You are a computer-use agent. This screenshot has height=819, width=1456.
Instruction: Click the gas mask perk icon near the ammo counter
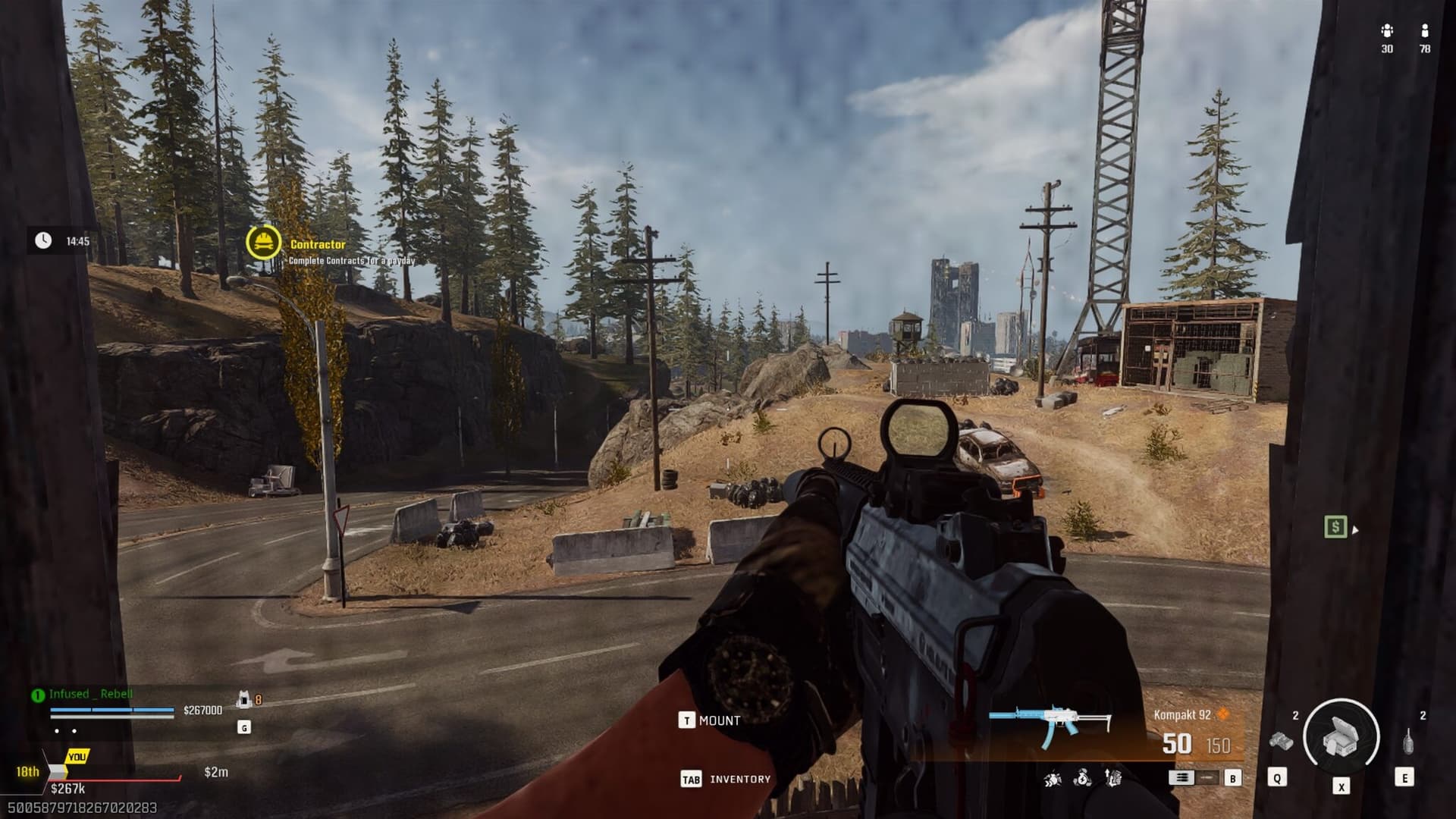1051,777
